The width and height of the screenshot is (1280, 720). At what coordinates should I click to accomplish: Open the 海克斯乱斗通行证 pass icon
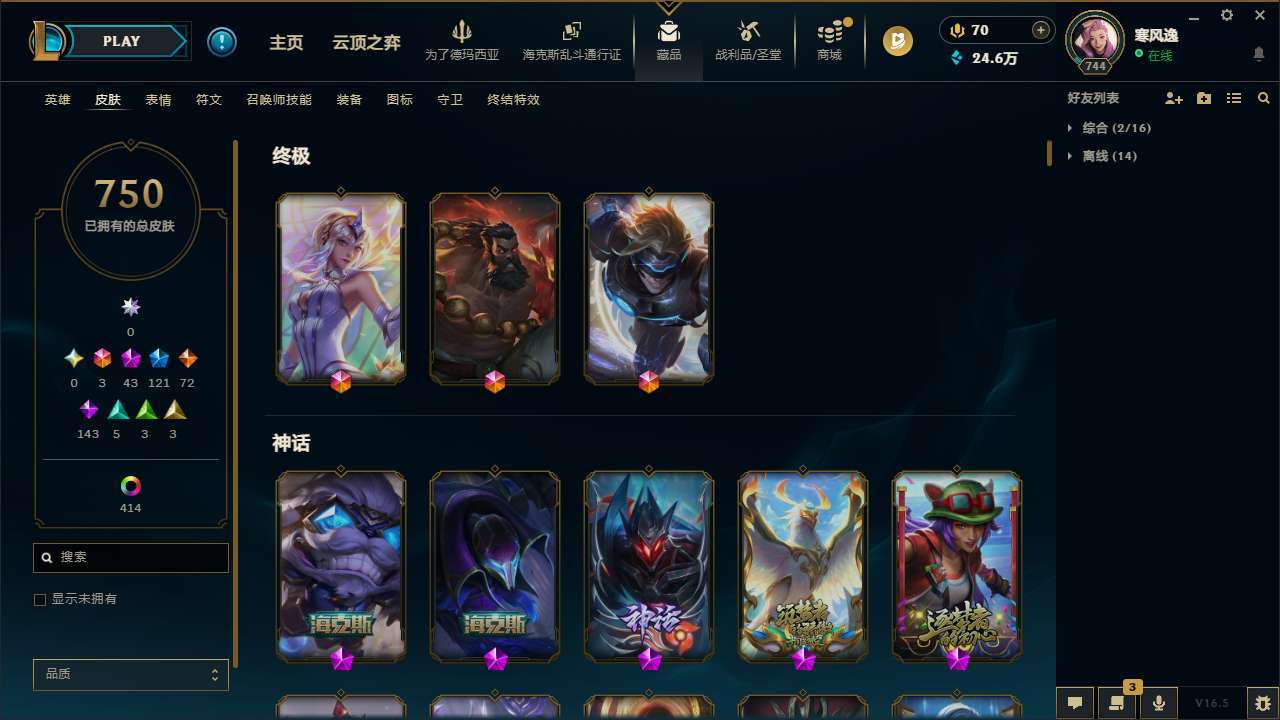571,40
